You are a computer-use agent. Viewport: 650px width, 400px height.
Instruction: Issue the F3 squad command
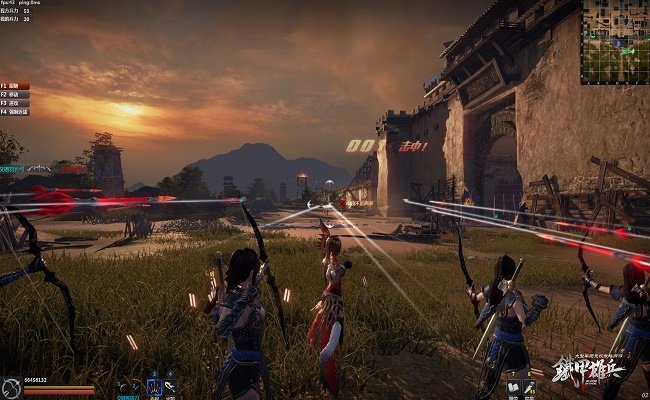(14, 103)
